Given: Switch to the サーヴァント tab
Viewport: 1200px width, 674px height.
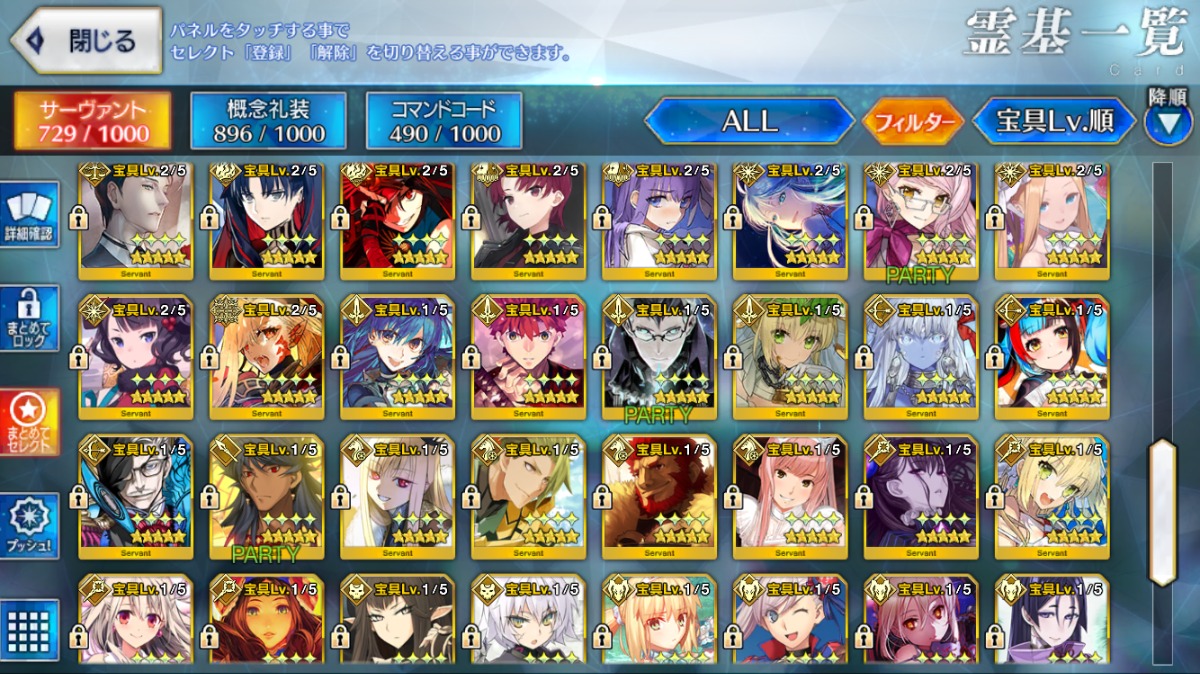Looking at the screenshot, I should pyautogui.click(x=92, y=121).
